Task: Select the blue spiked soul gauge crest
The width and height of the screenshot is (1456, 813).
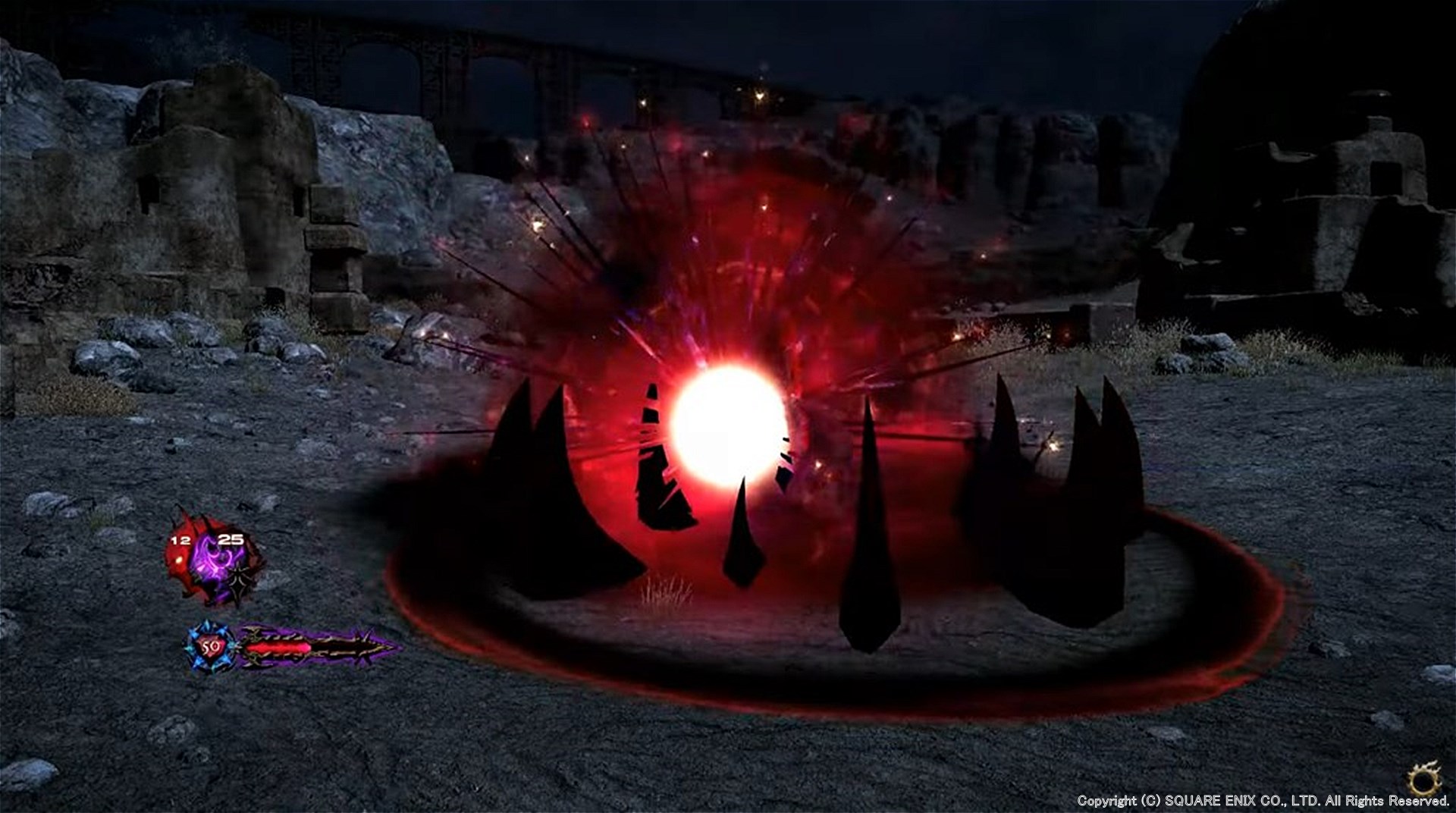Action: point(210,647)
